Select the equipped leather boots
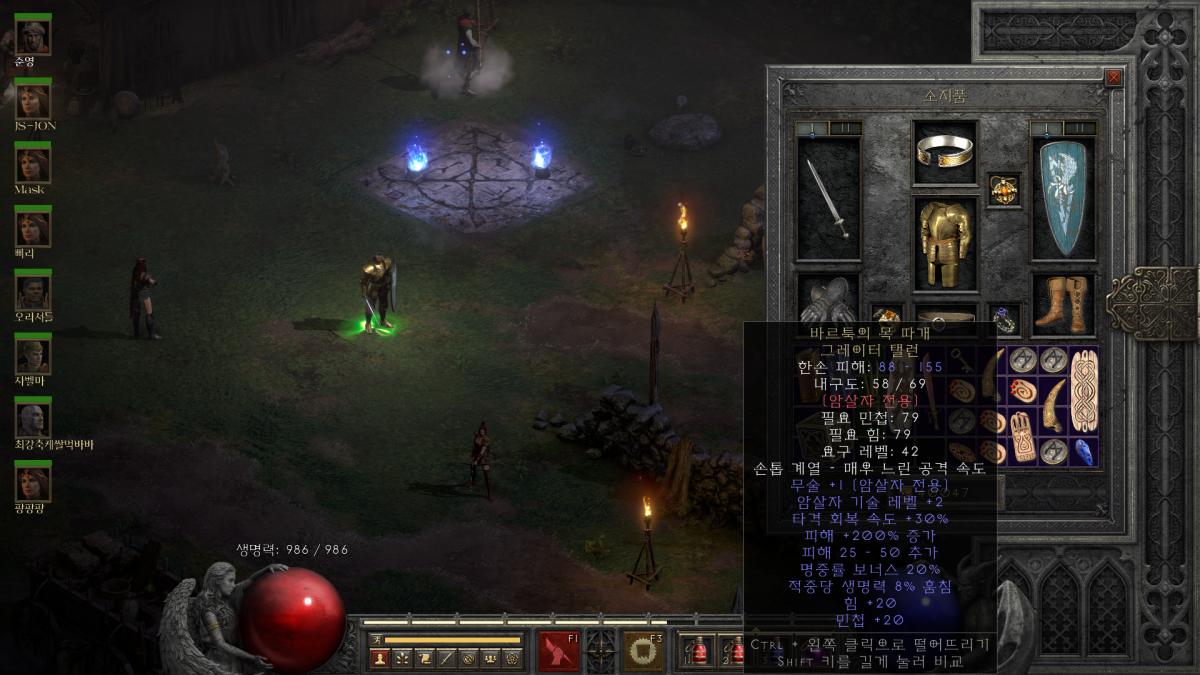The width and height of the screenshot is (1200, 675). [1063, 303]
